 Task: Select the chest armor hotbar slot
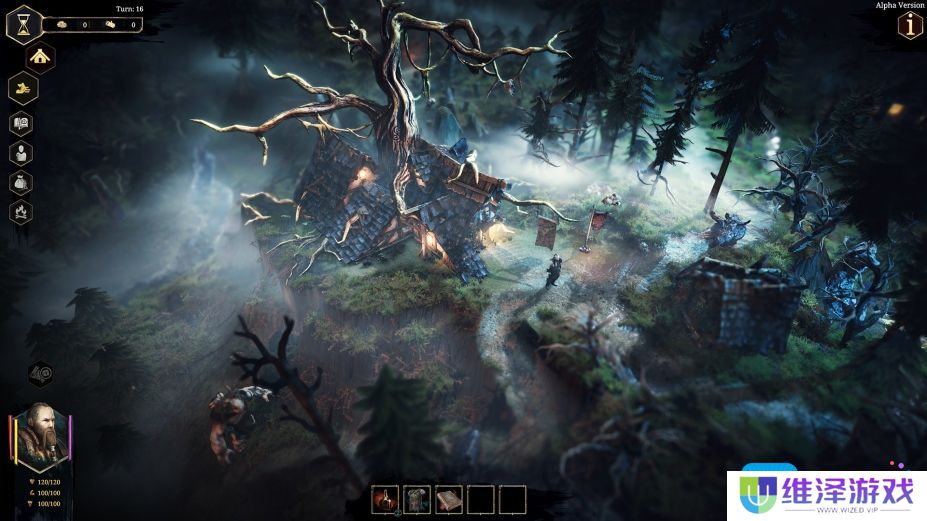[417, 498]
